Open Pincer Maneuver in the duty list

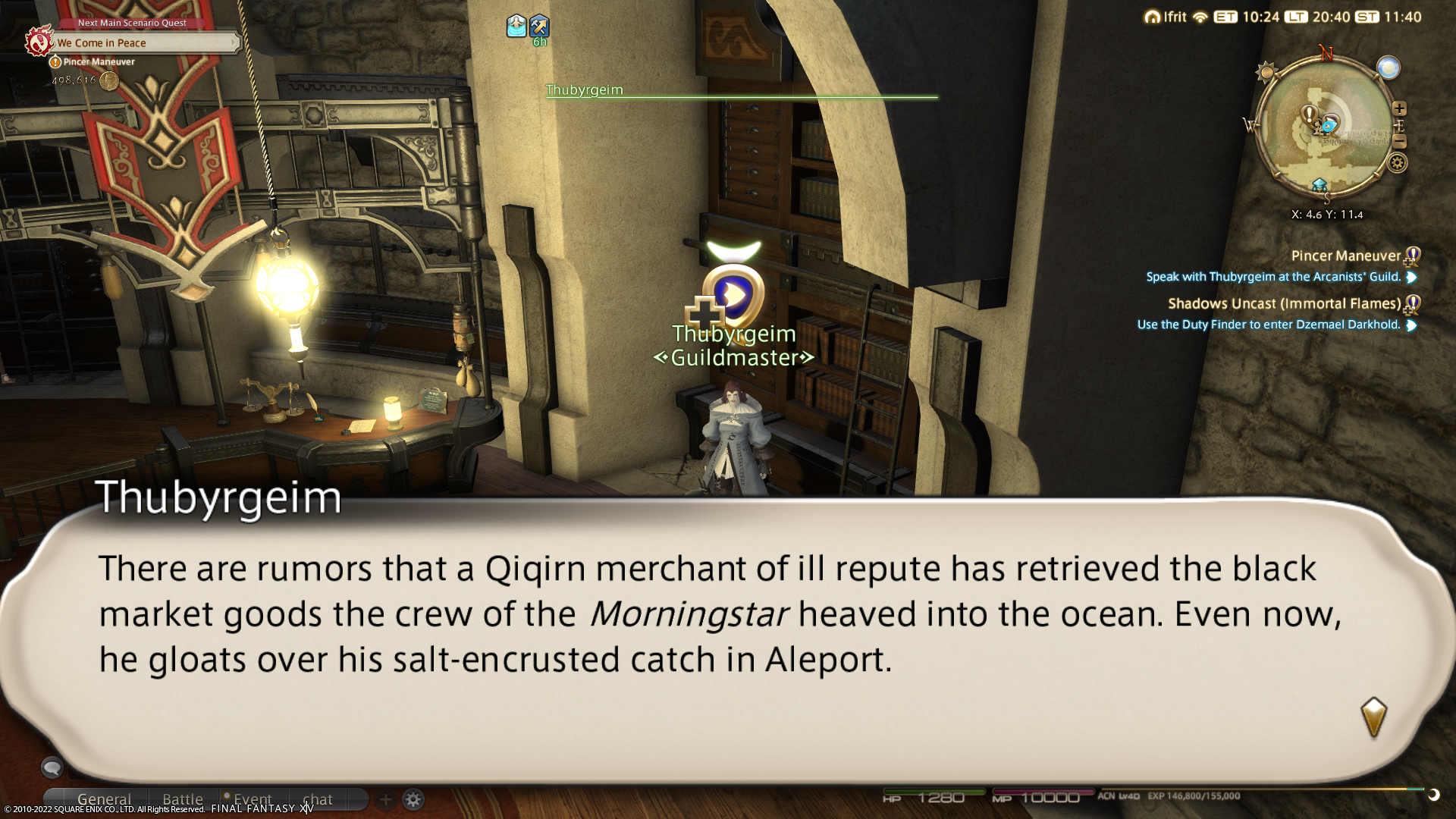coord(1345,256)
